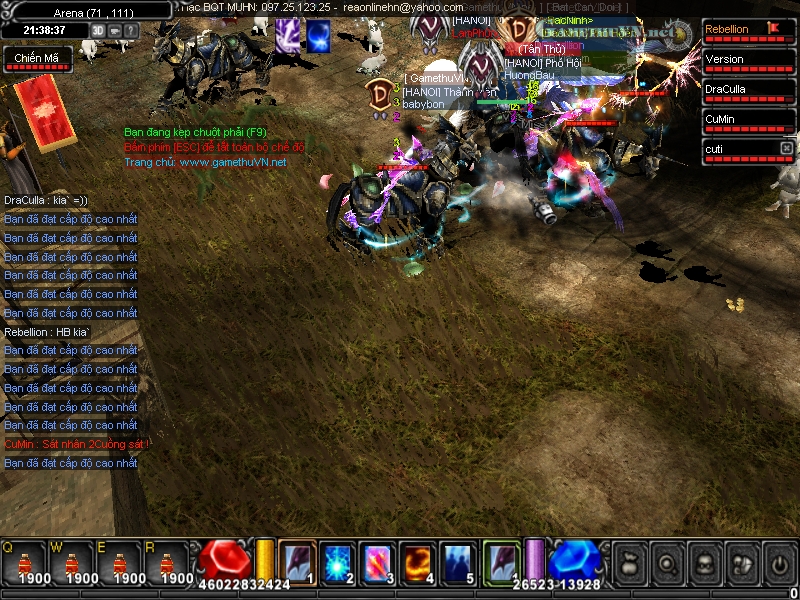Activate skill slot 1 on the hotbar
This screenshot has height=600, width=800.
pyautogui.click(x=297, y=563)
